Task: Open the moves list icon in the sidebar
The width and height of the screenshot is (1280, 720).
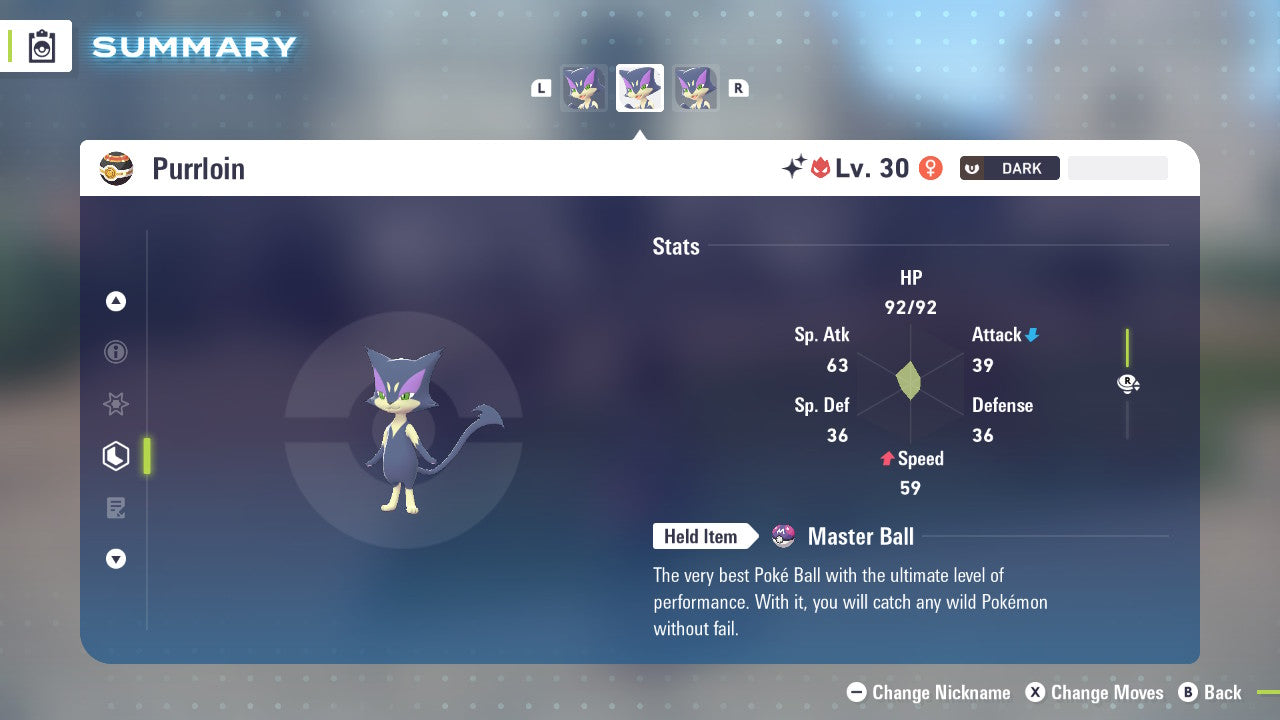Action: (116, 508)
